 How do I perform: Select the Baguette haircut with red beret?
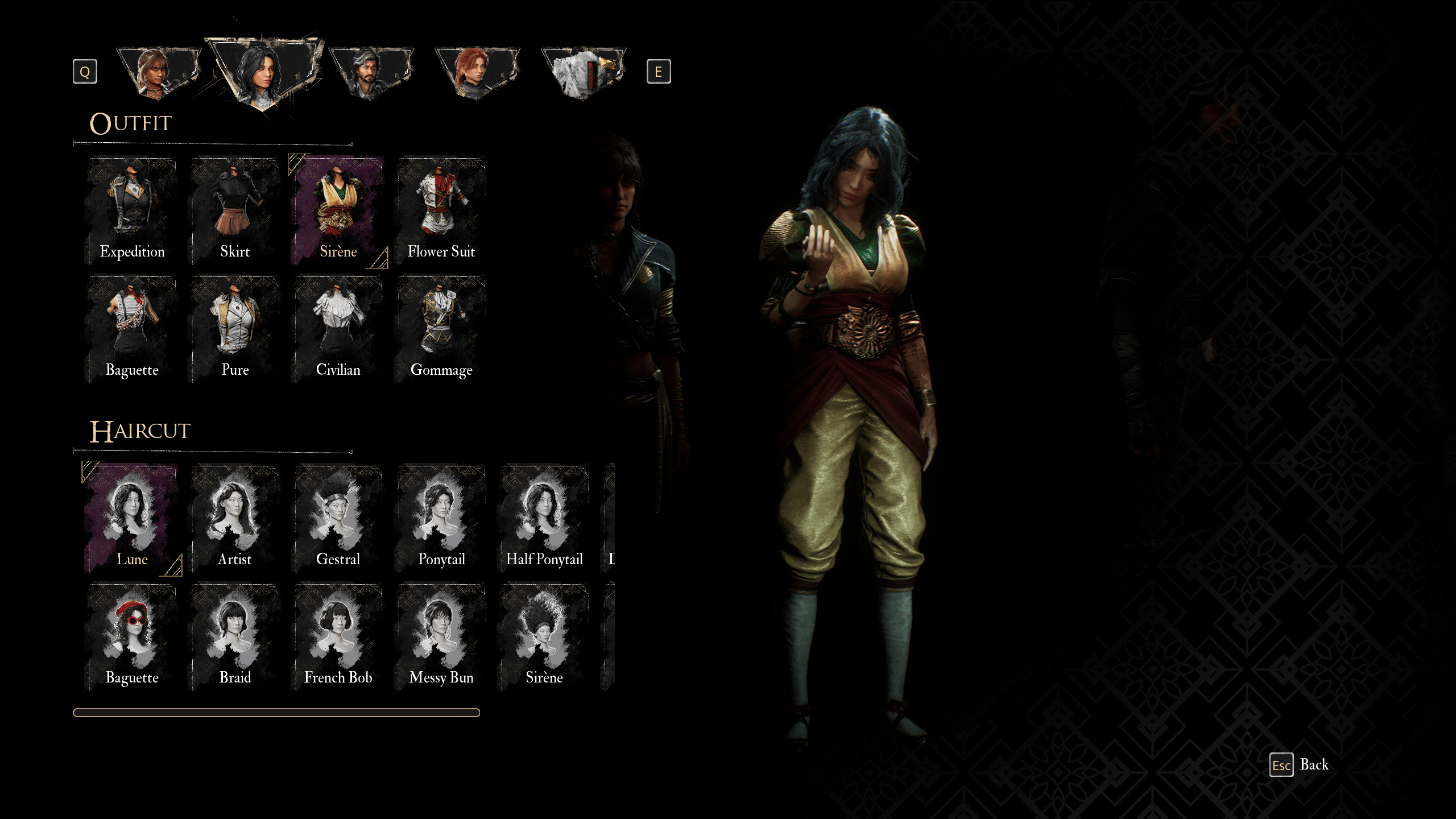[132, 637]
